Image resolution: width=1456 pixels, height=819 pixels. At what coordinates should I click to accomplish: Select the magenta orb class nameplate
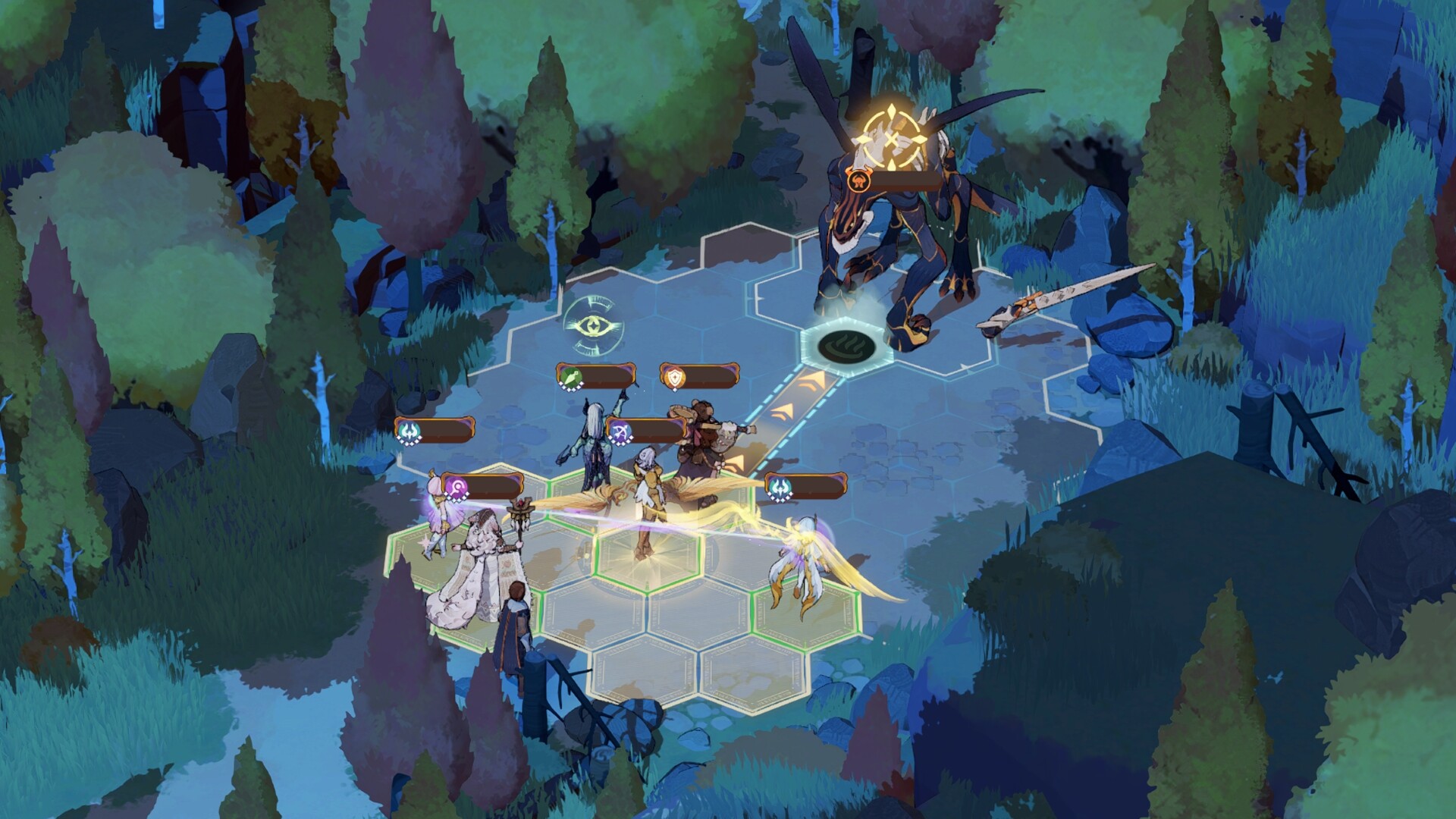point(483,486)
